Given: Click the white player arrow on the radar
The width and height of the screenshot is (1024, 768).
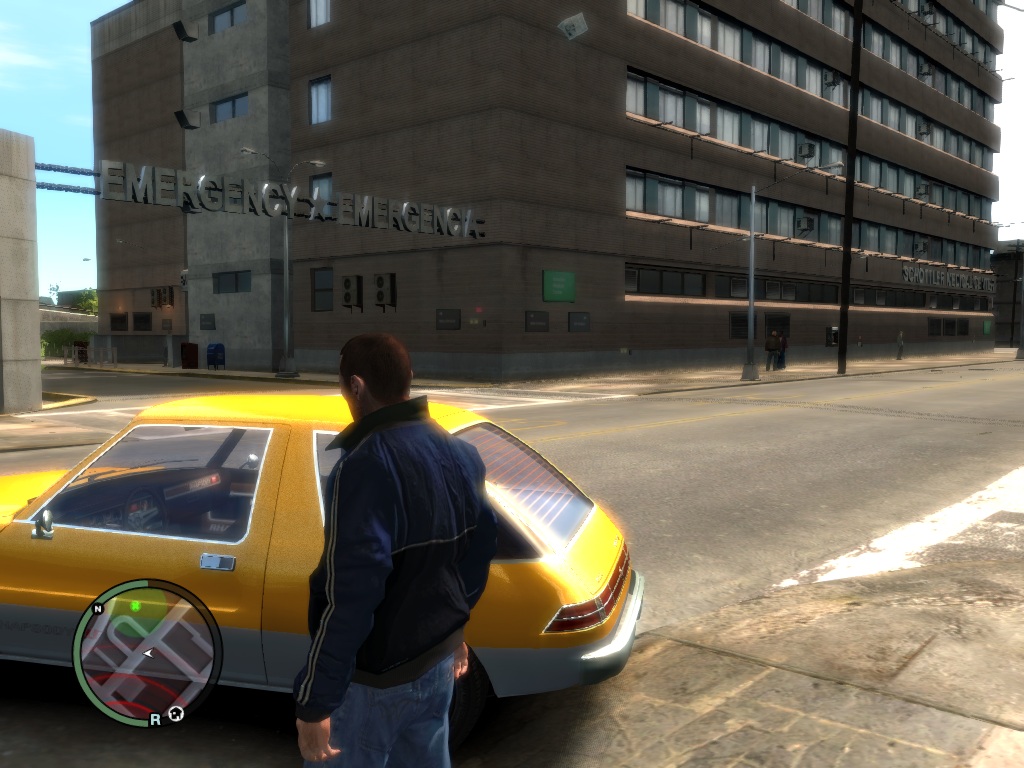Looking at the screenshot, I should coord(148,653).
